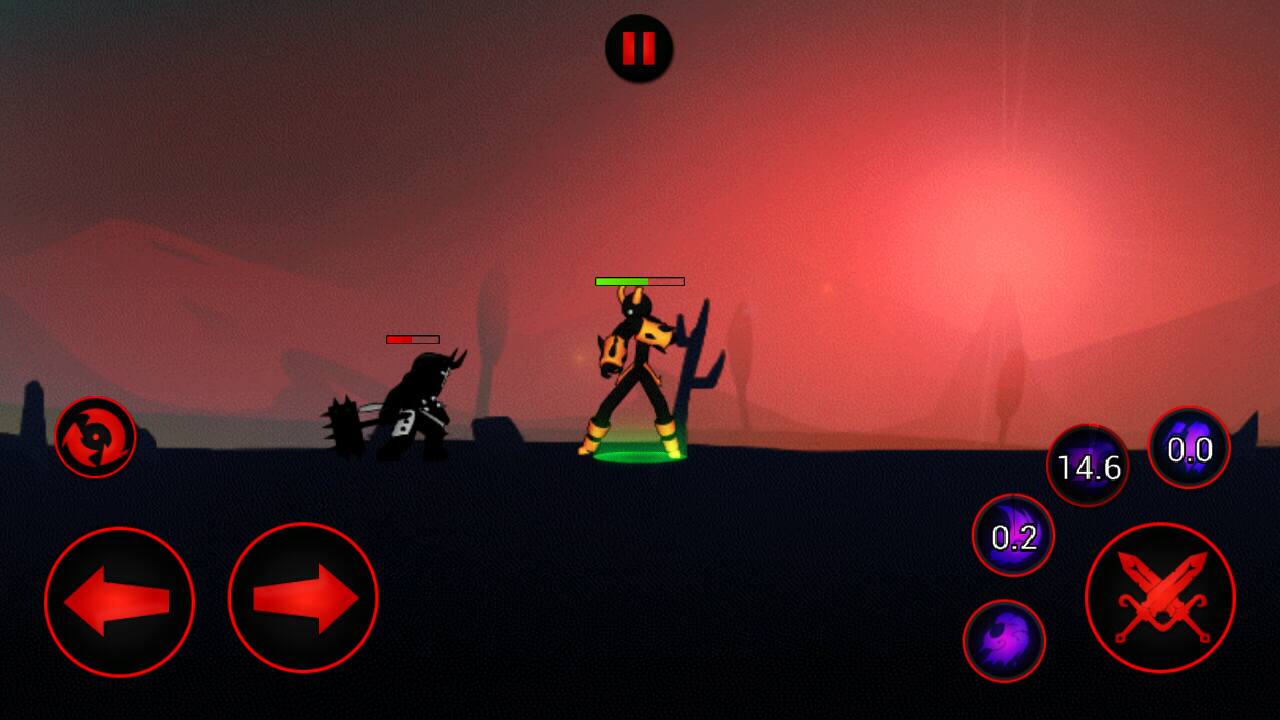Viewport: 1280px width, 720px height.
Task: Pause the game with the red pause button
Action: point(639,48)
